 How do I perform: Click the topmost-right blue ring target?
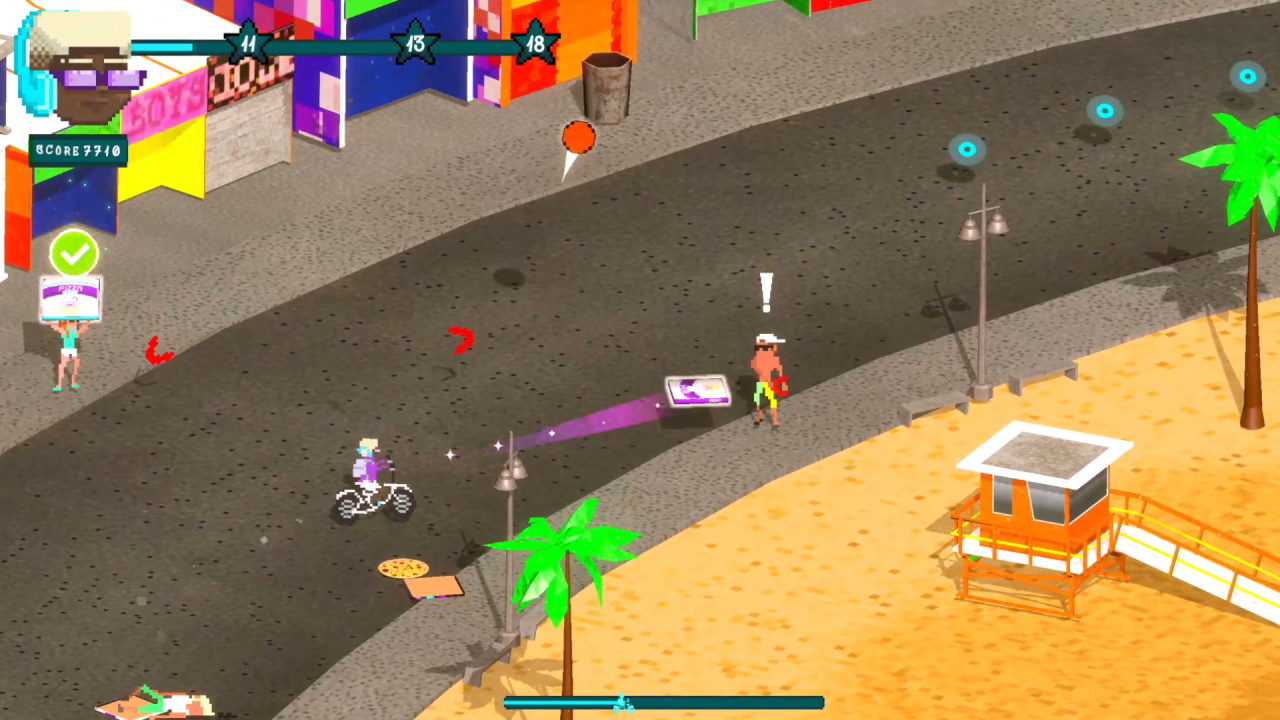[x=1247, y=76]
